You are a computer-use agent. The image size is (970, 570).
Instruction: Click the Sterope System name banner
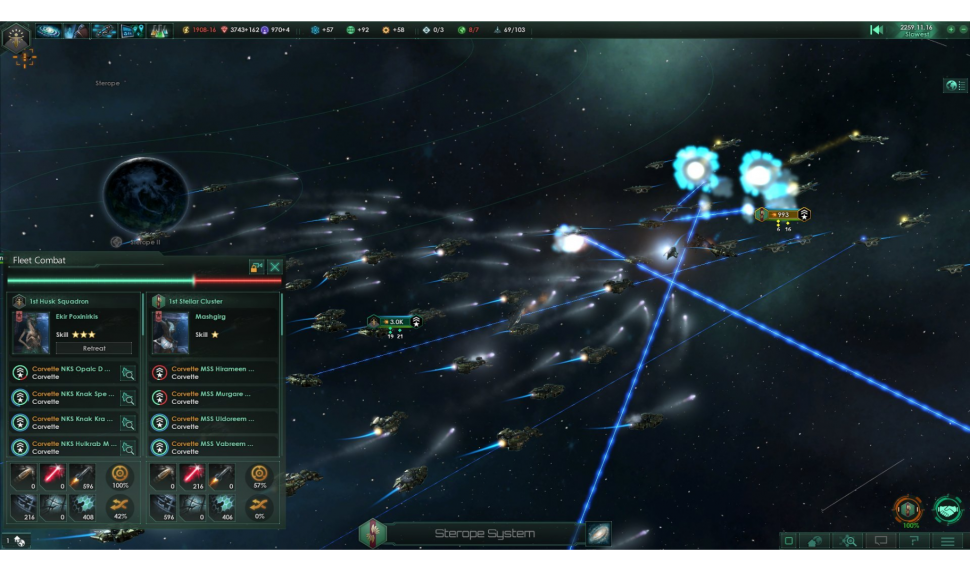point(484,534)
